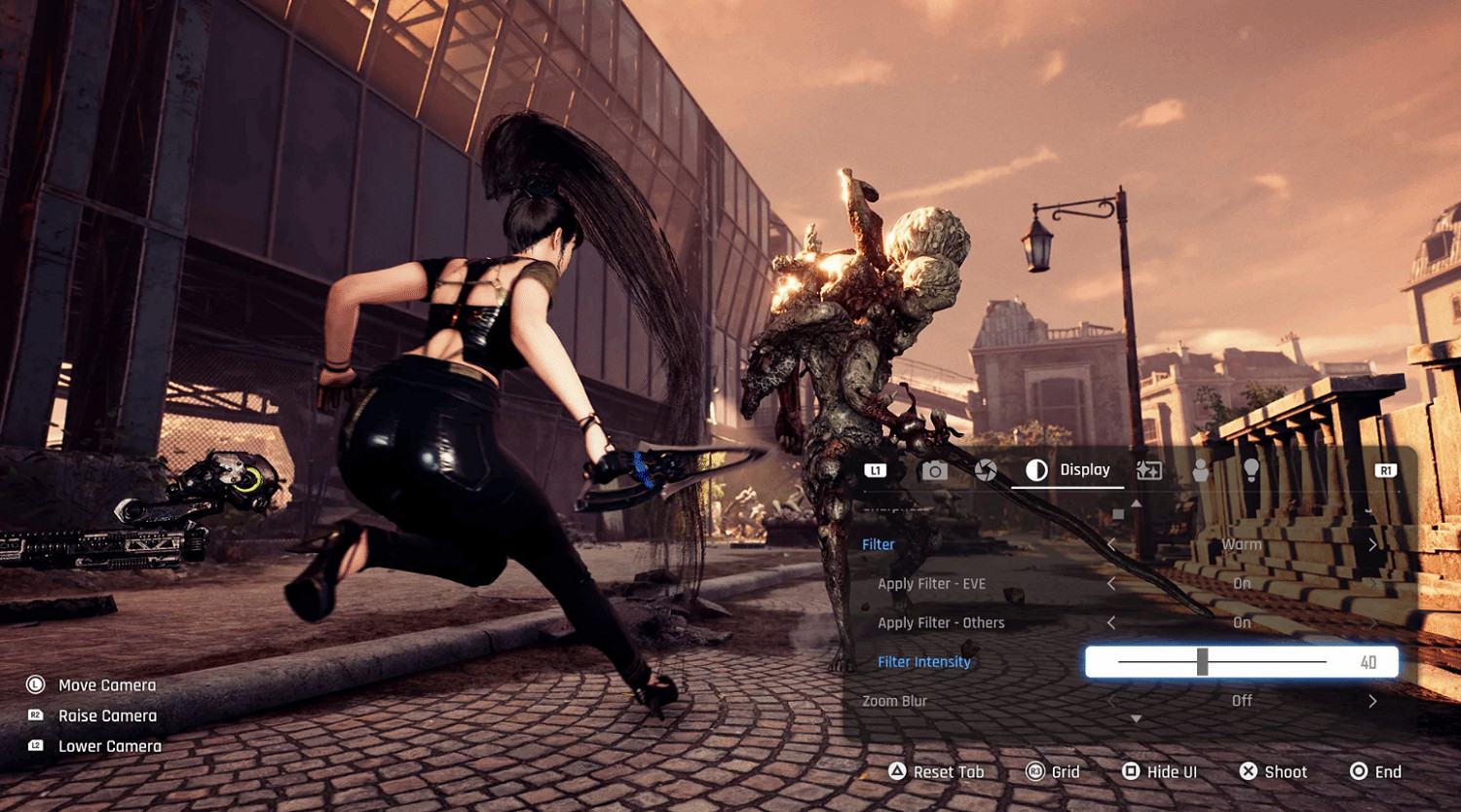Select the Display tab
The width and height of the screenshot is (1461, 812).
(x=1068, y=470)
